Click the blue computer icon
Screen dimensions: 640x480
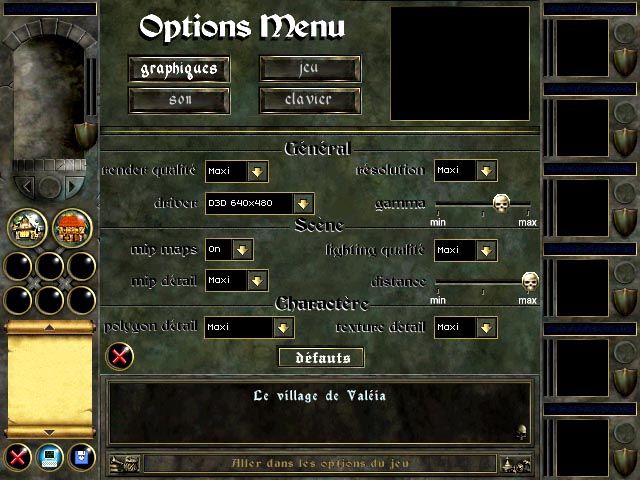pyautogui.click(x=47, y=458)
